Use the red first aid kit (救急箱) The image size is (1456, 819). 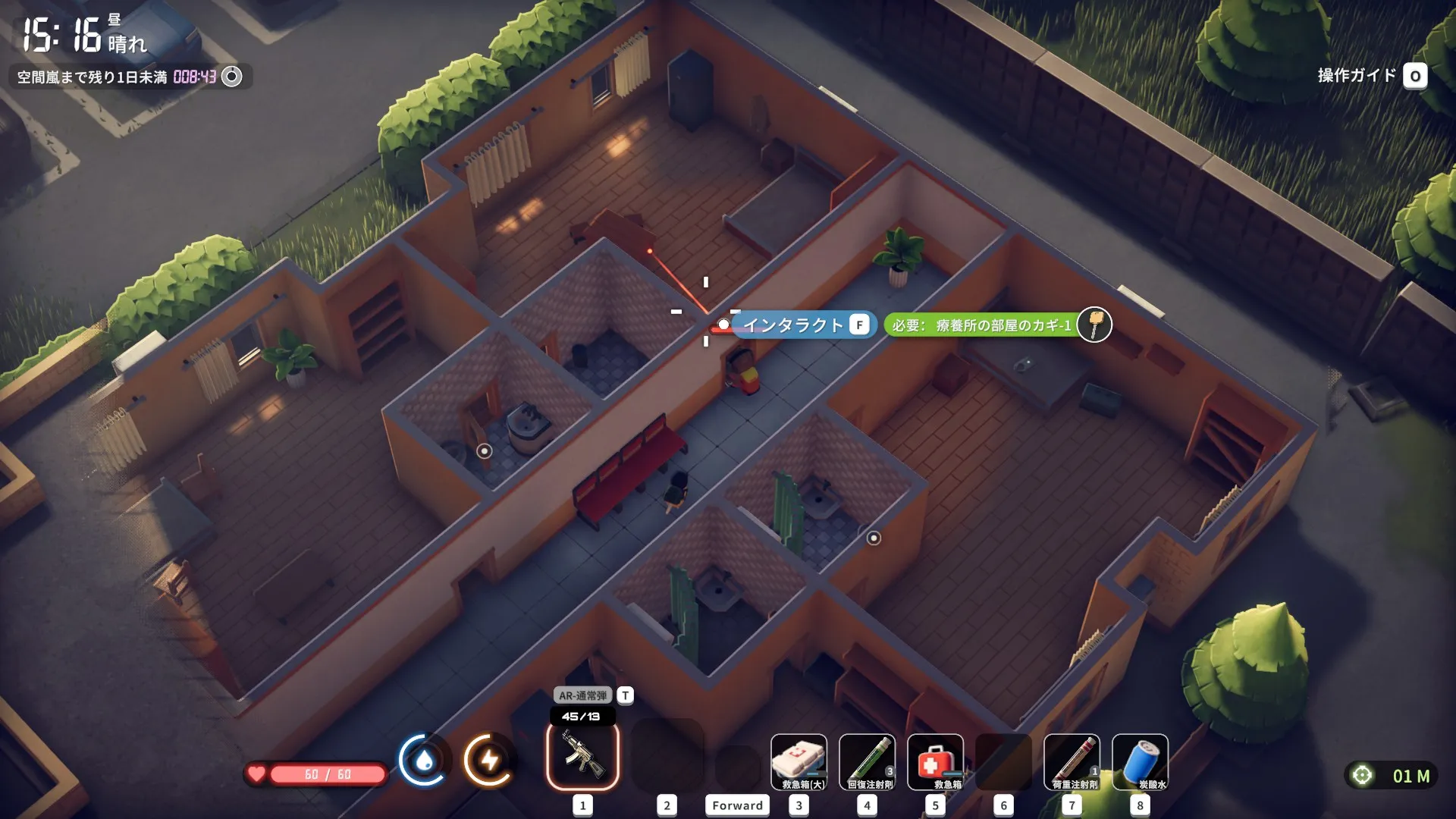(x=935, y=761)
